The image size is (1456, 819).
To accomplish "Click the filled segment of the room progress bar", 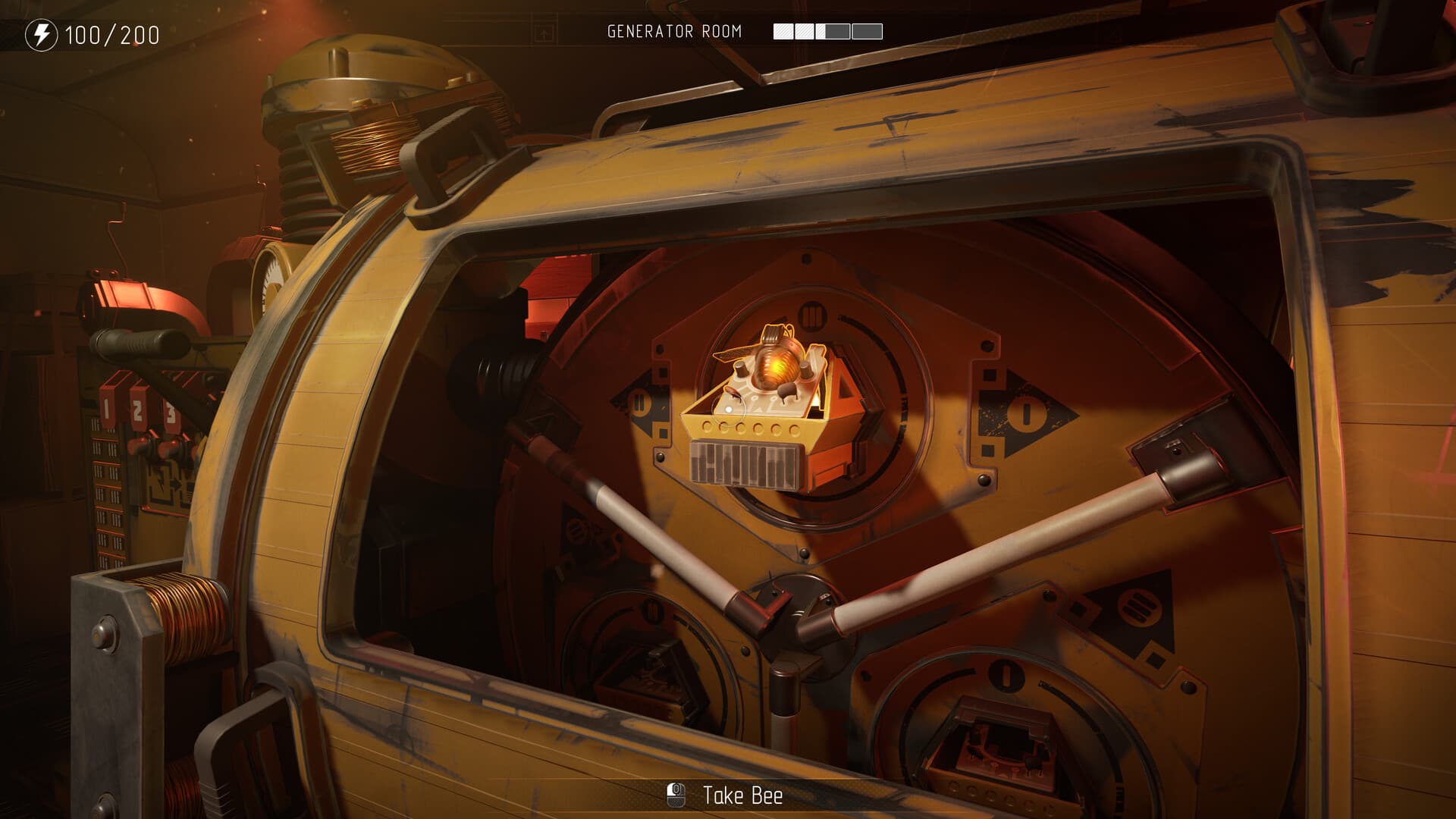I will click(x=785, y=31).
